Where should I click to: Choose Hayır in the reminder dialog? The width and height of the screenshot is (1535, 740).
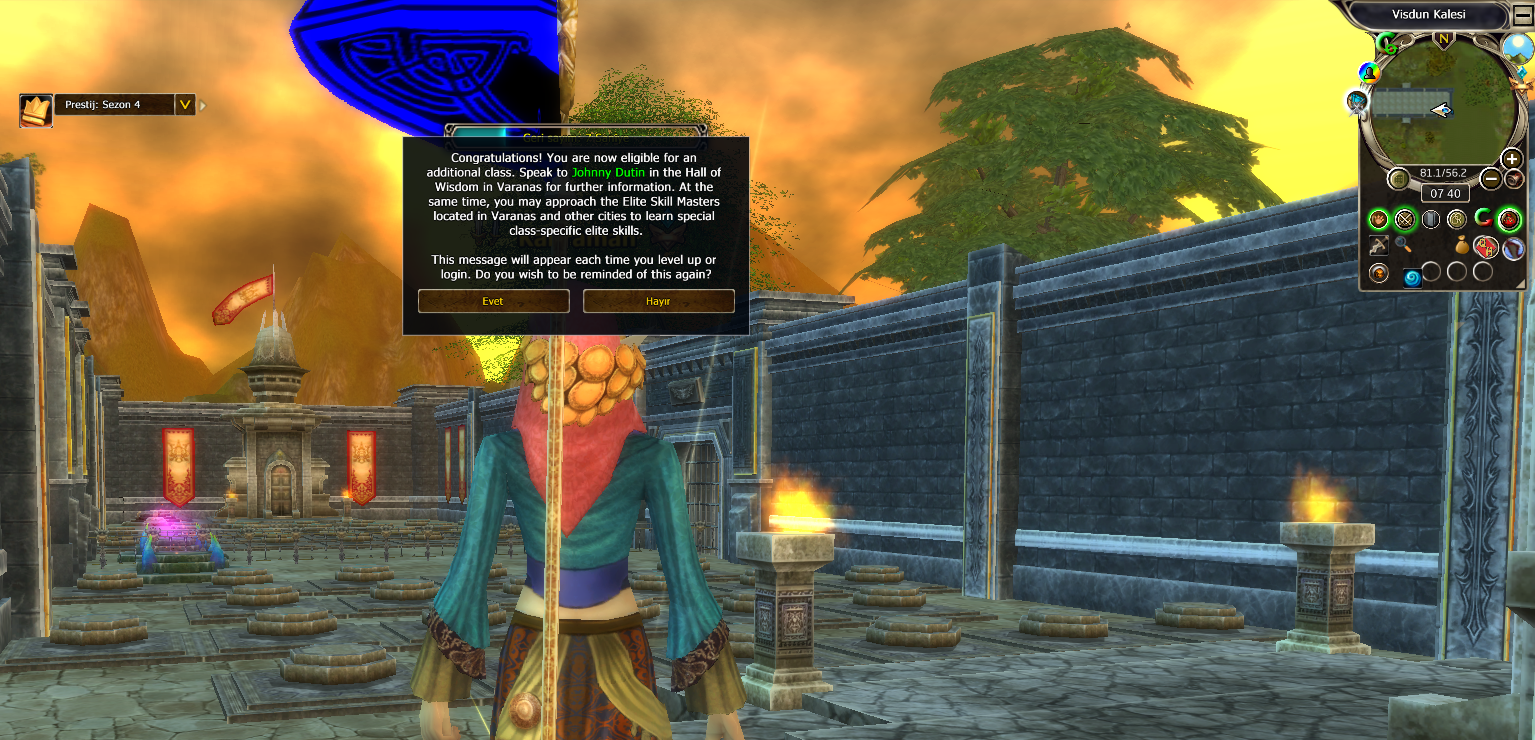point(658,301)
